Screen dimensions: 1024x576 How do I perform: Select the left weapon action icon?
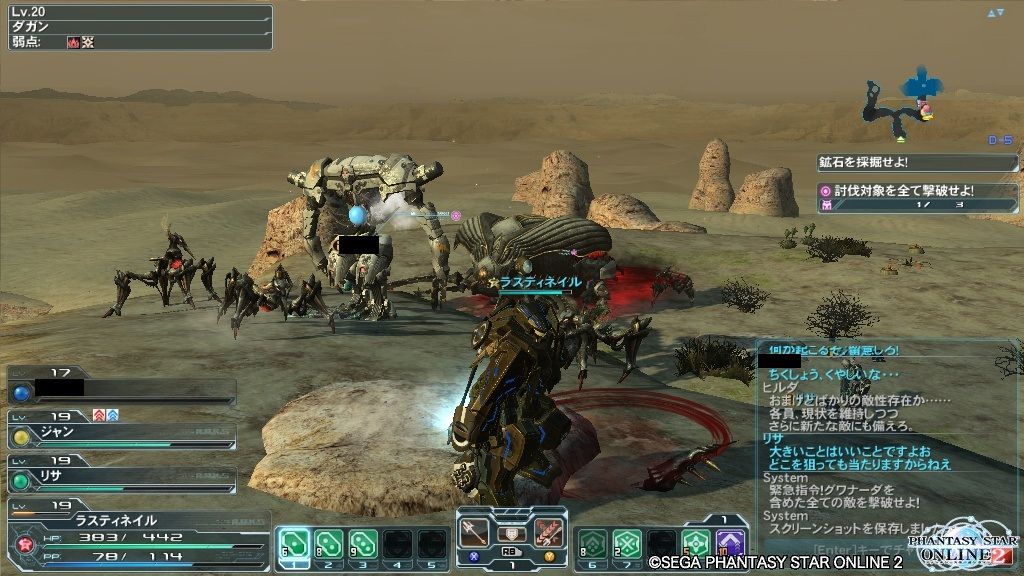point(474,530)
